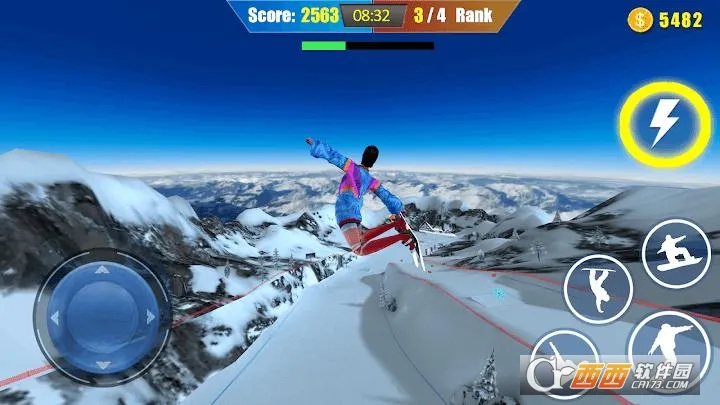Tap the joystick's down arrow

[103, 366]
